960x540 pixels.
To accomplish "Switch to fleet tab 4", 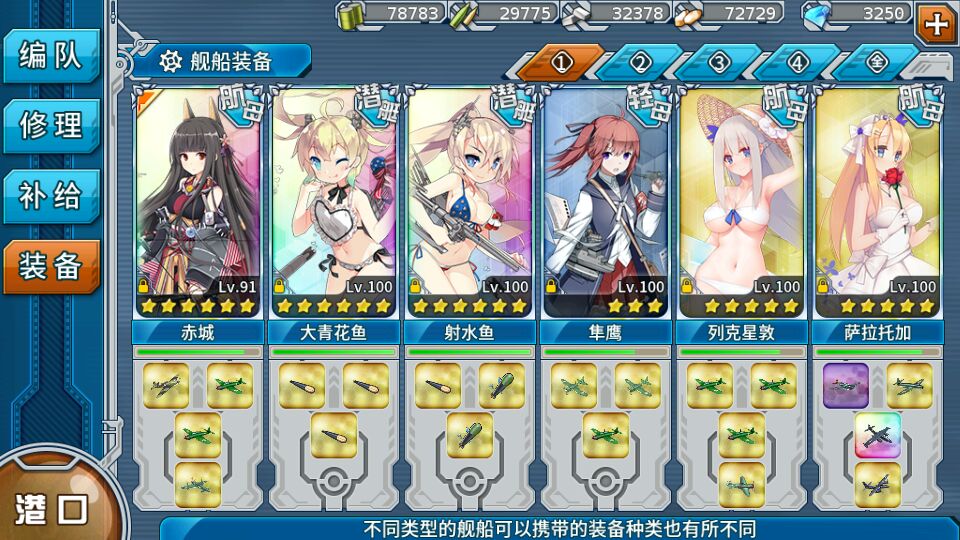I will click(x=797, y=63).
